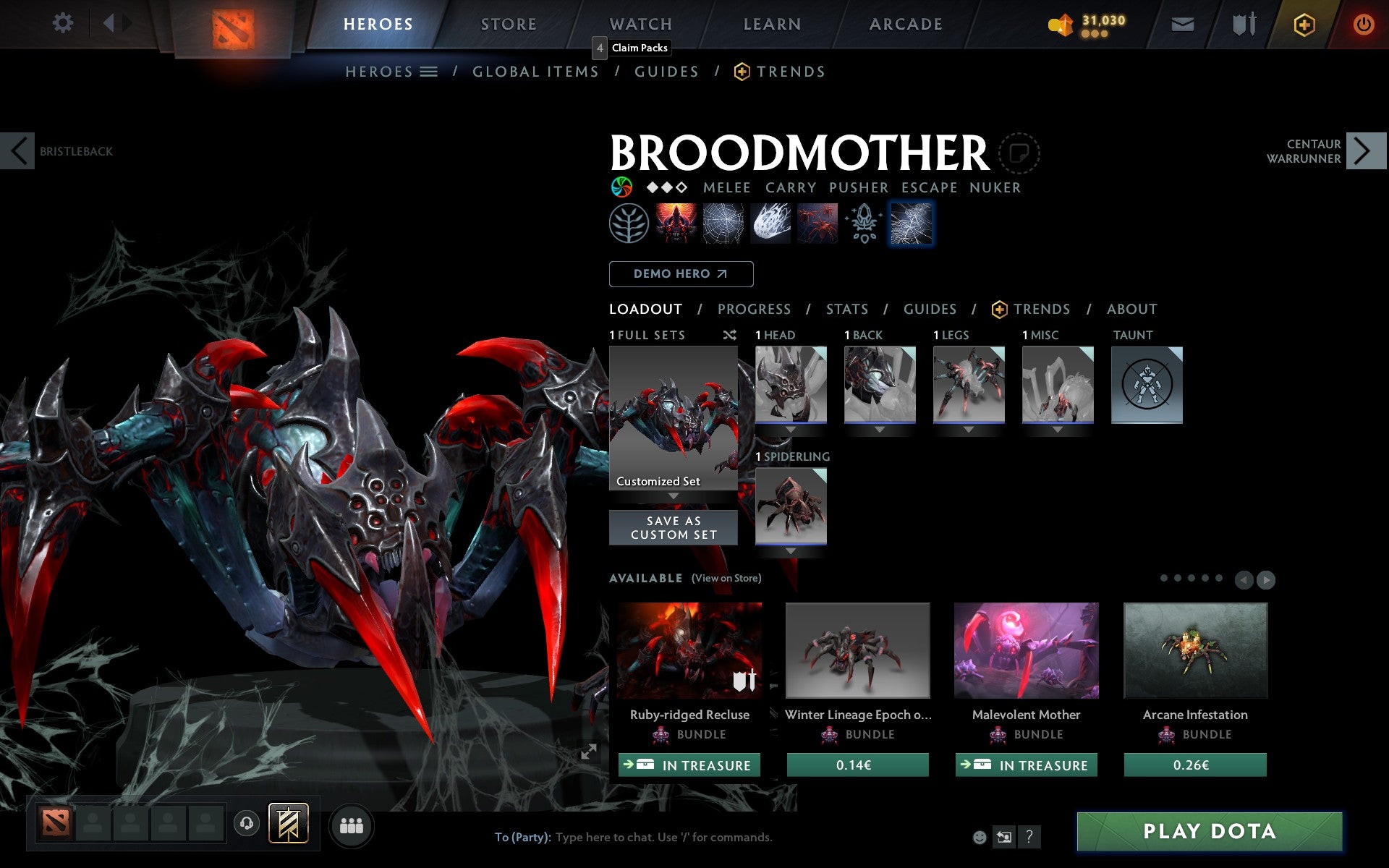Toggle the hero comparison circle beside Broodmother name
1389x868 pixels.
point(1020,153)
